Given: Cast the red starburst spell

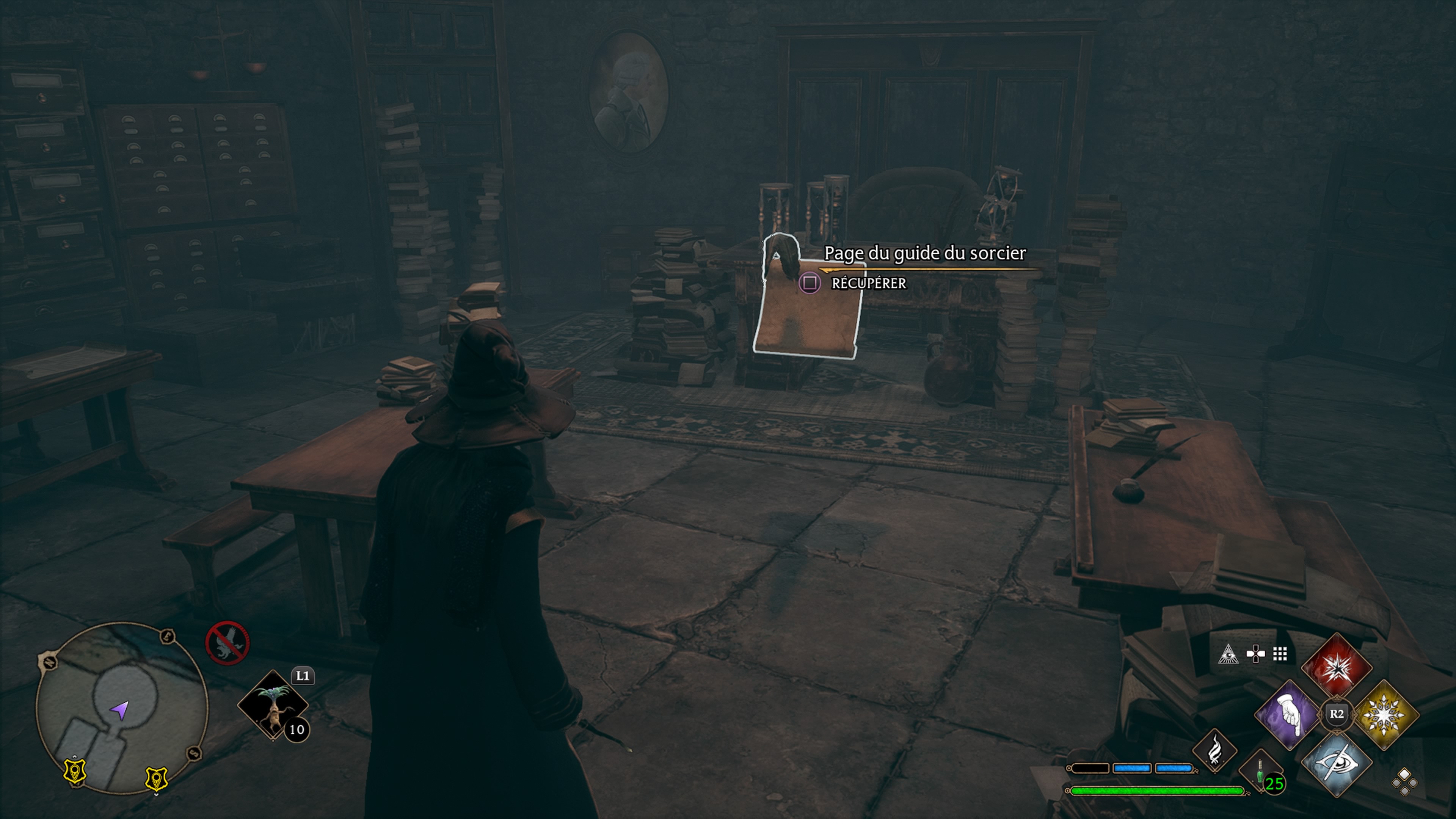Looking at the screenshot, I should click(x=1337, y=667).
